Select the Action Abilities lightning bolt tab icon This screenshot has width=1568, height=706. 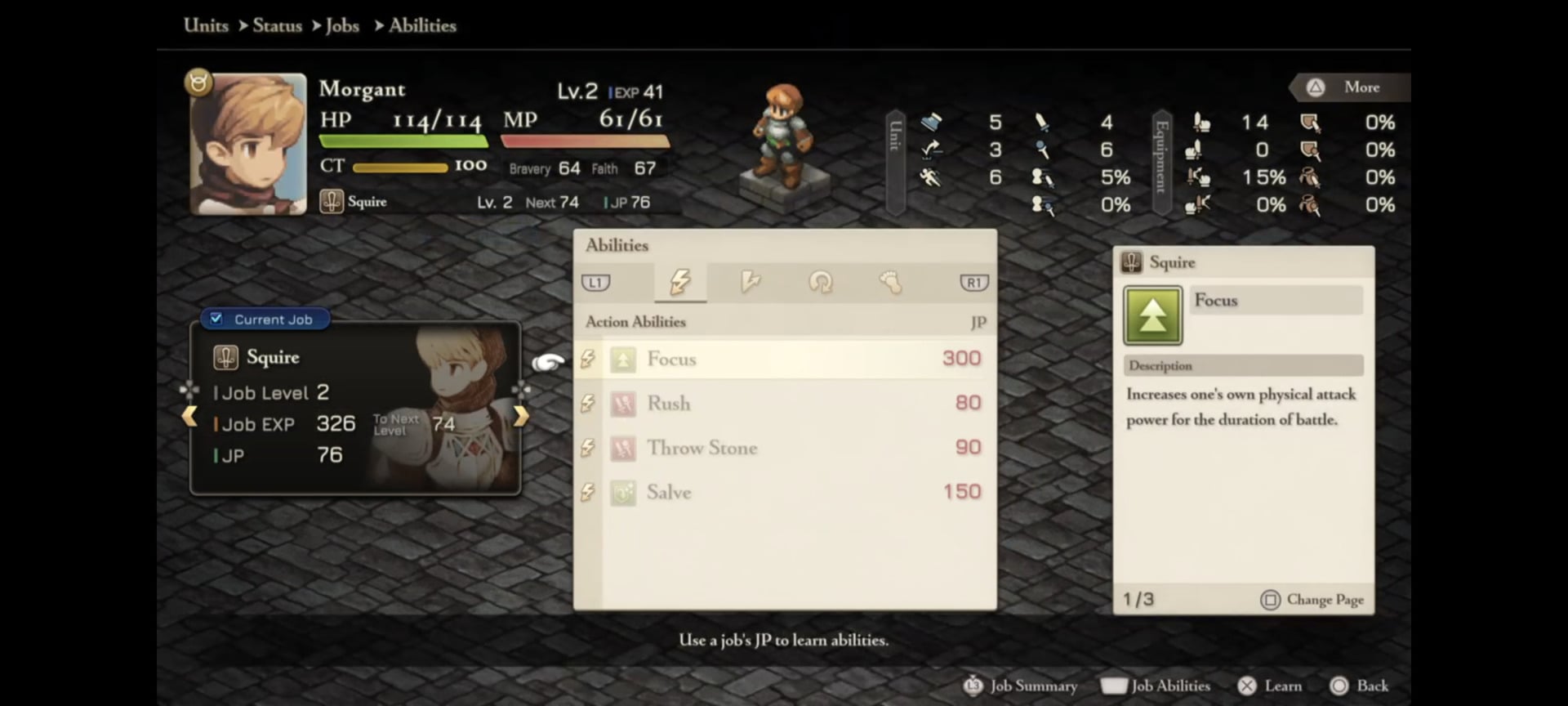point(680,282)
